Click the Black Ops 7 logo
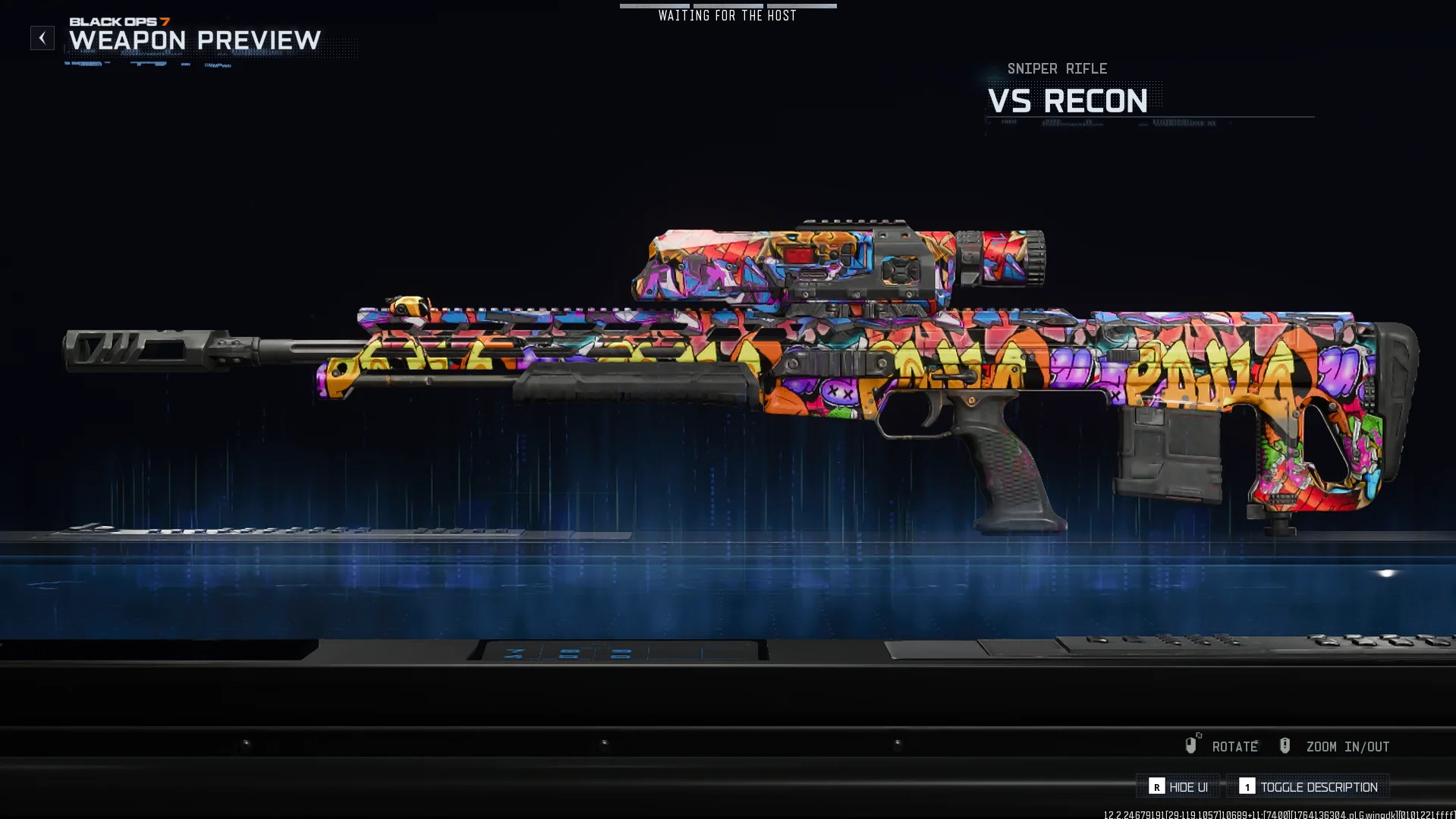This screenshot has width=1456, height=819. 121,22
